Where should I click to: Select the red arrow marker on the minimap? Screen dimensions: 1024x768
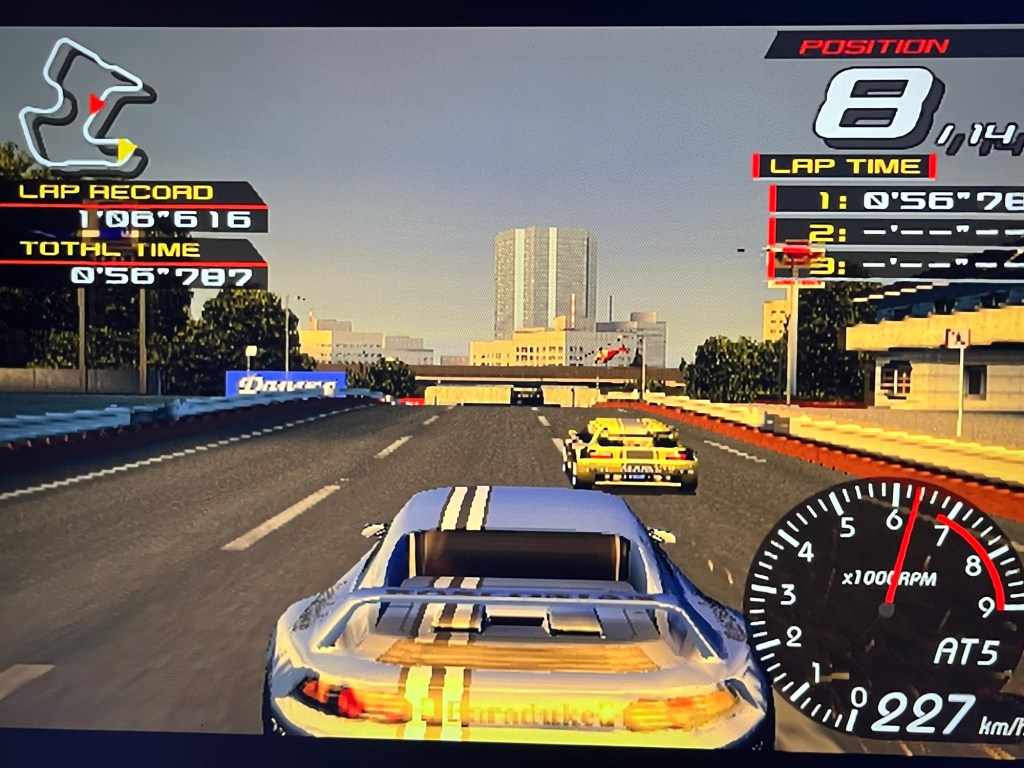(96, 103)
